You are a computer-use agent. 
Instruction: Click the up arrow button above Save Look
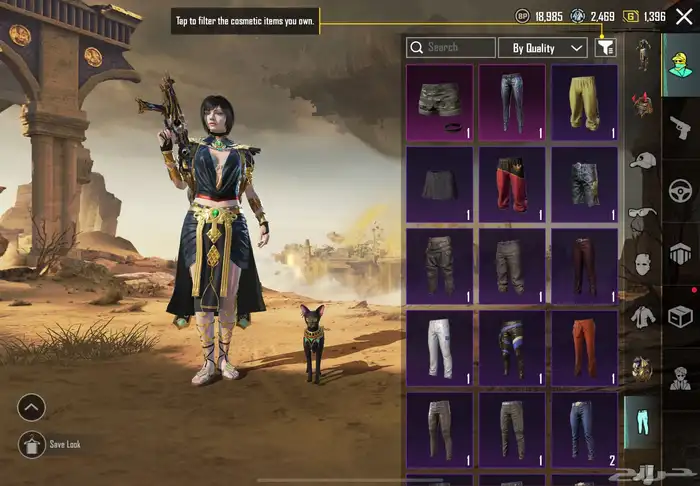click(32, 407)
